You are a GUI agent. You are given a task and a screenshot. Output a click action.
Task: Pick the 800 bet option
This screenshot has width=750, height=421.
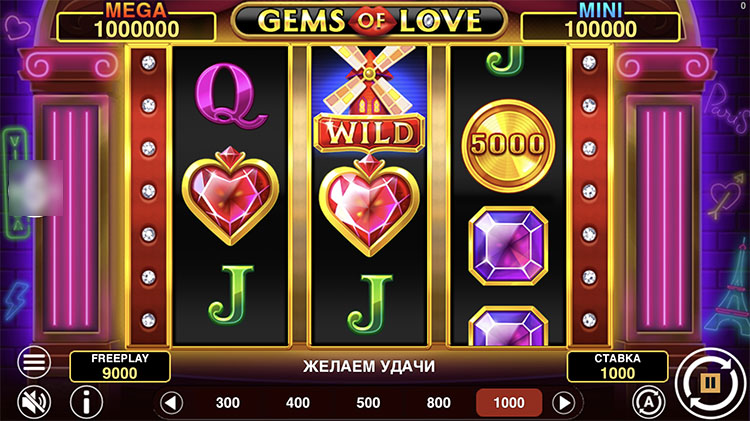tap(438, 403)
